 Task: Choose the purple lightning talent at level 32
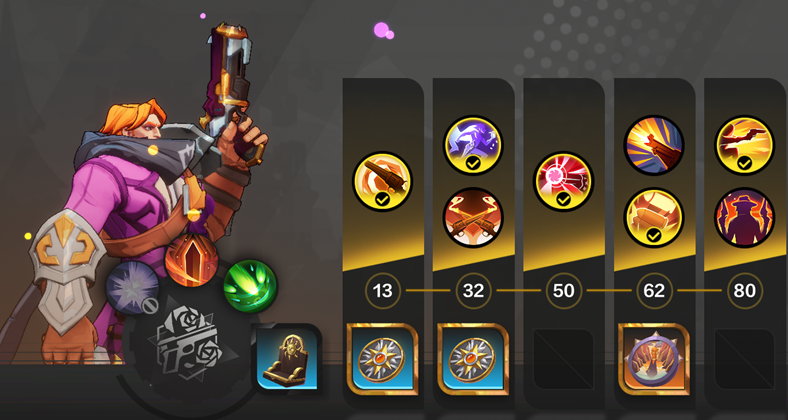tap(473, 146)
